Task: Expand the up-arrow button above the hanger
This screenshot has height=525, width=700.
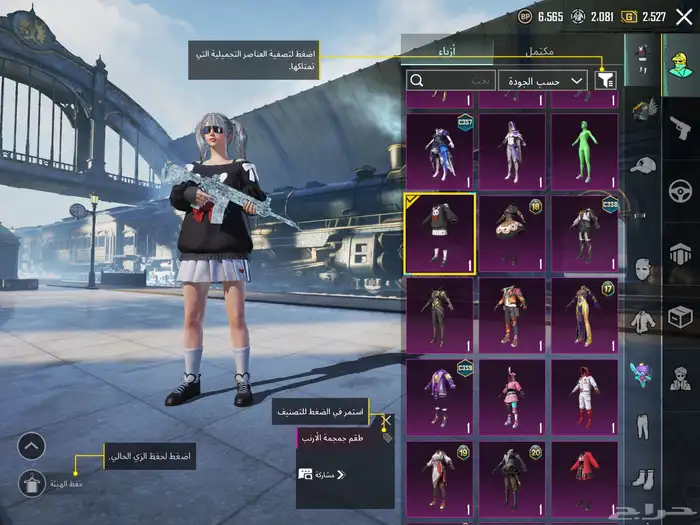Action: [x=32, y=445]
